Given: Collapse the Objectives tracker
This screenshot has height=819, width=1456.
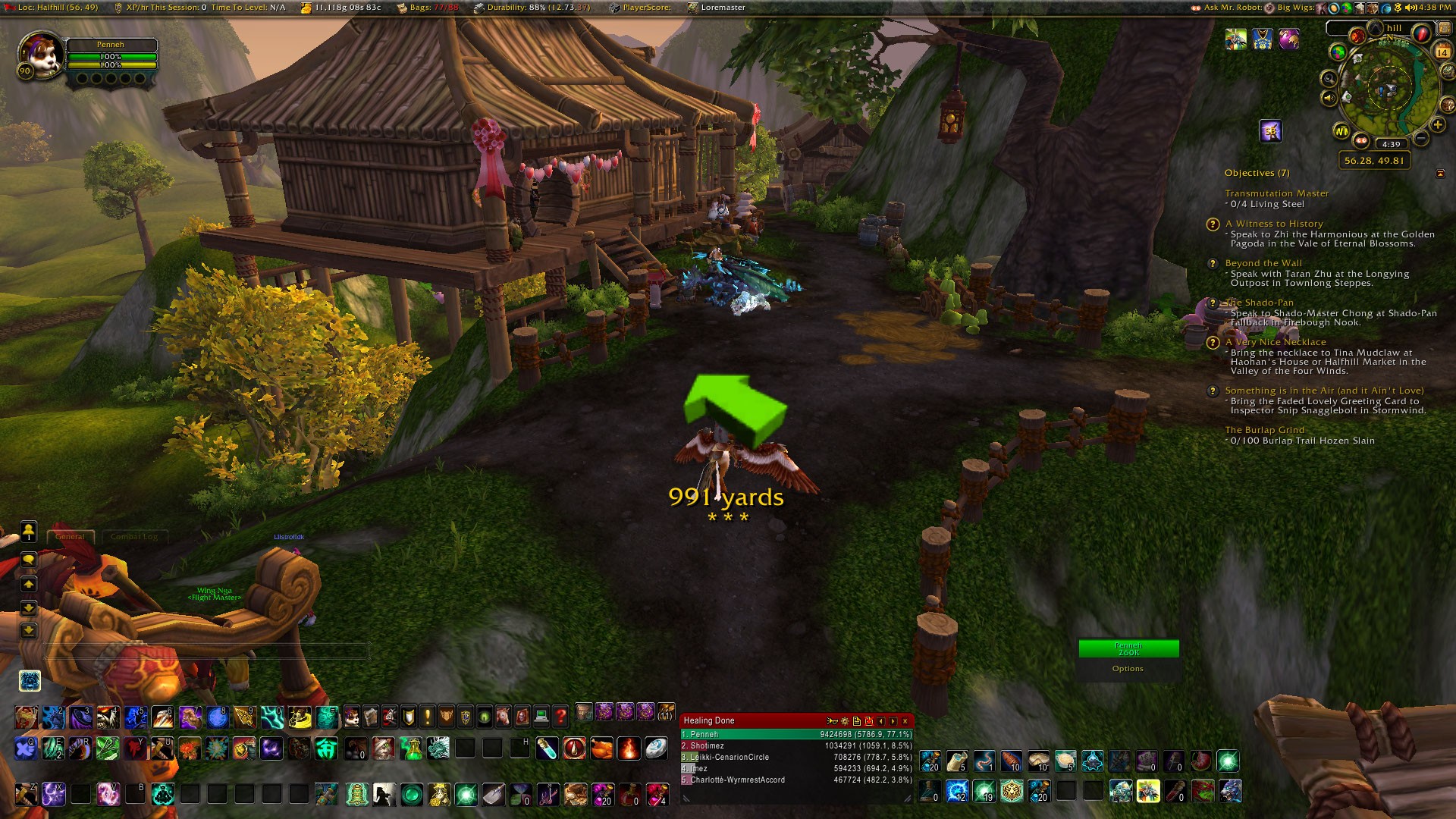Looking at the screenshot, I should click(1440, 174).
